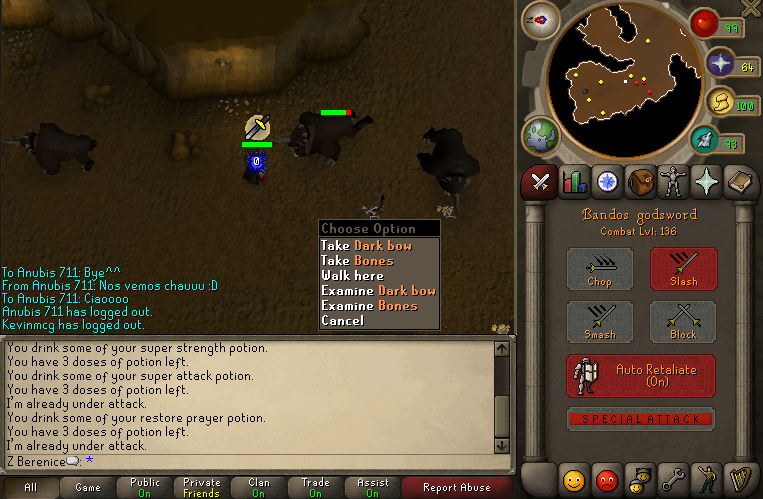
Task: Pick Examine Dark bow from the options
Action: point(378,290)
